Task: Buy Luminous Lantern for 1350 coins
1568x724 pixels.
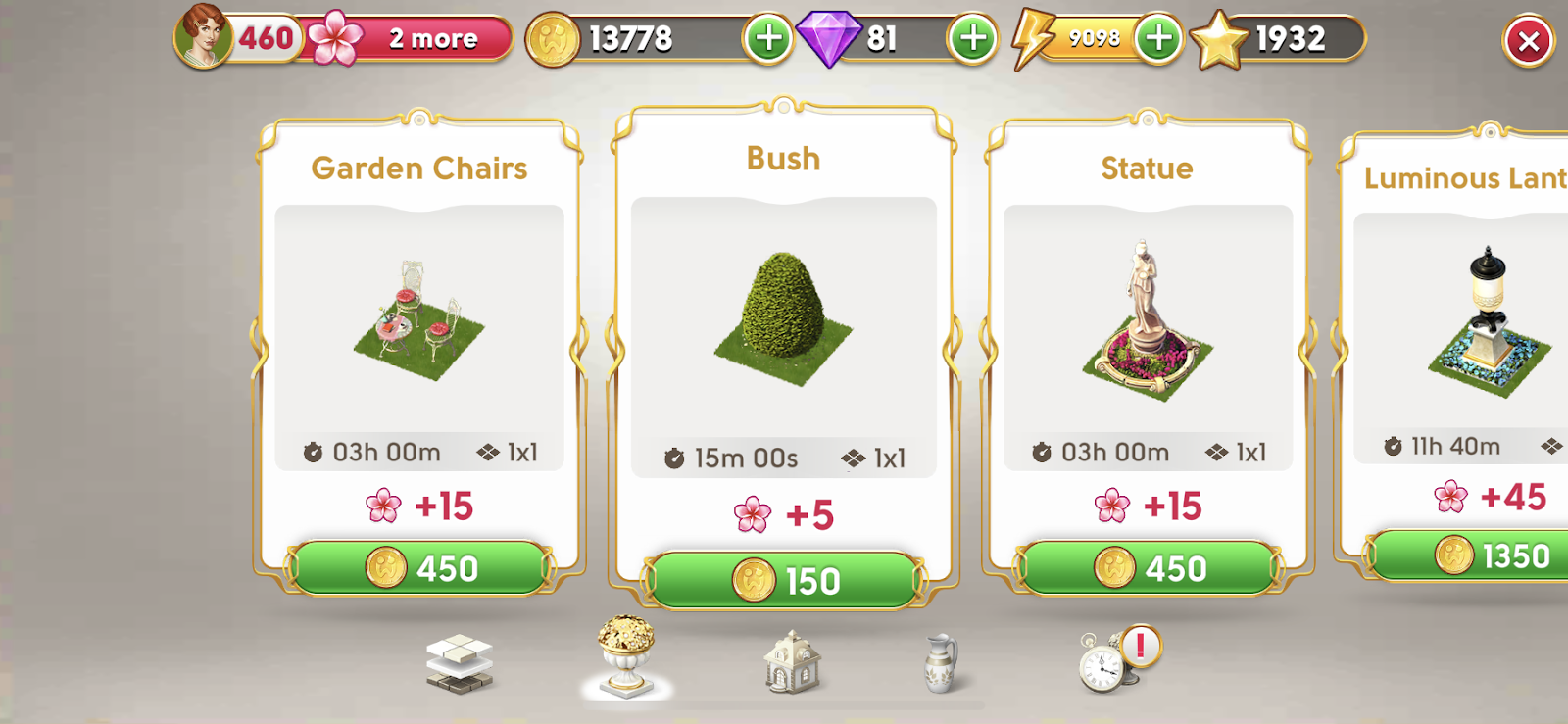Action: point(1480,556)
